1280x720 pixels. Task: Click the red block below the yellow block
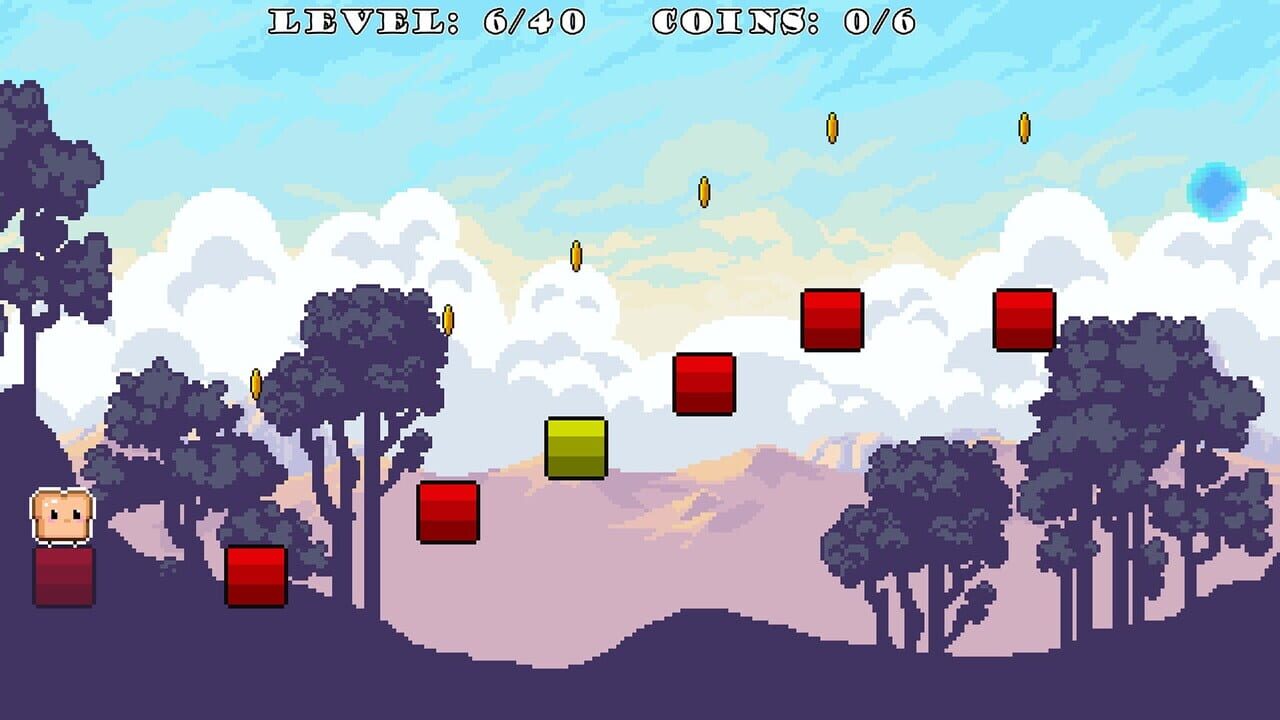point(450,512)
